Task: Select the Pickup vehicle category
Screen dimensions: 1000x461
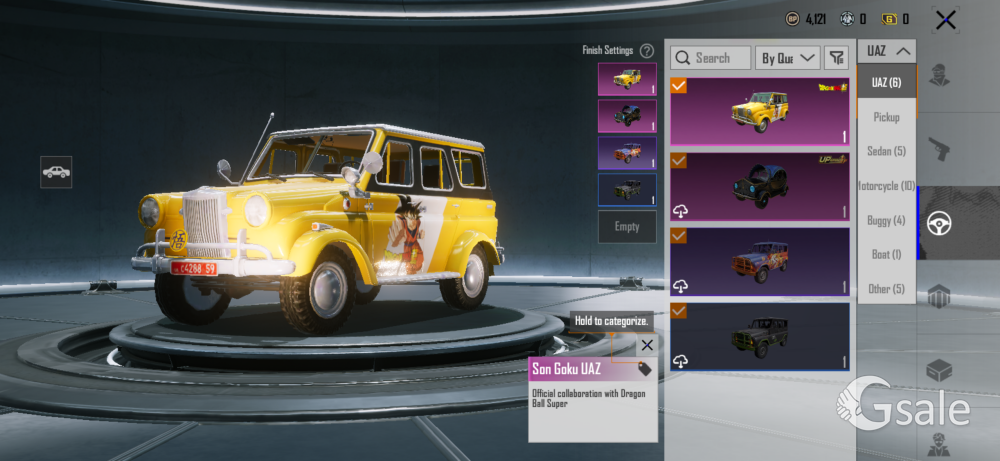Action: (x=886, y=117)
